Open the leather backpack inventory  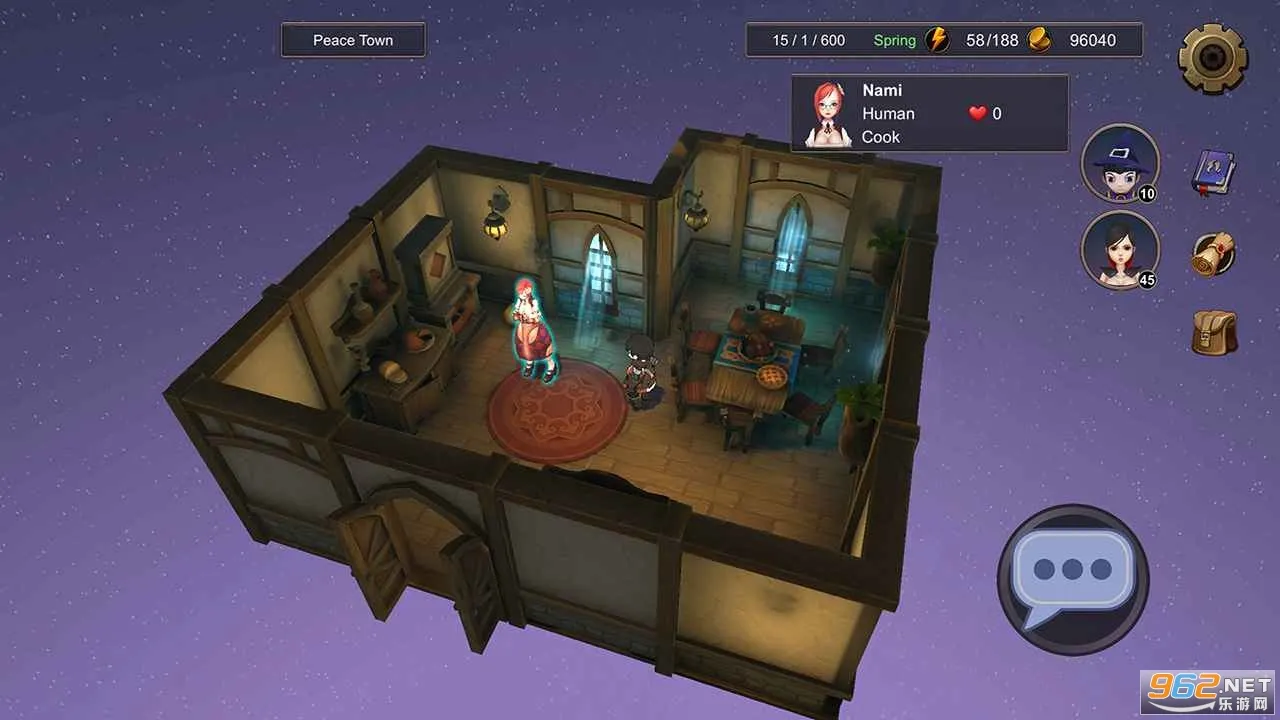point(1214,332)
